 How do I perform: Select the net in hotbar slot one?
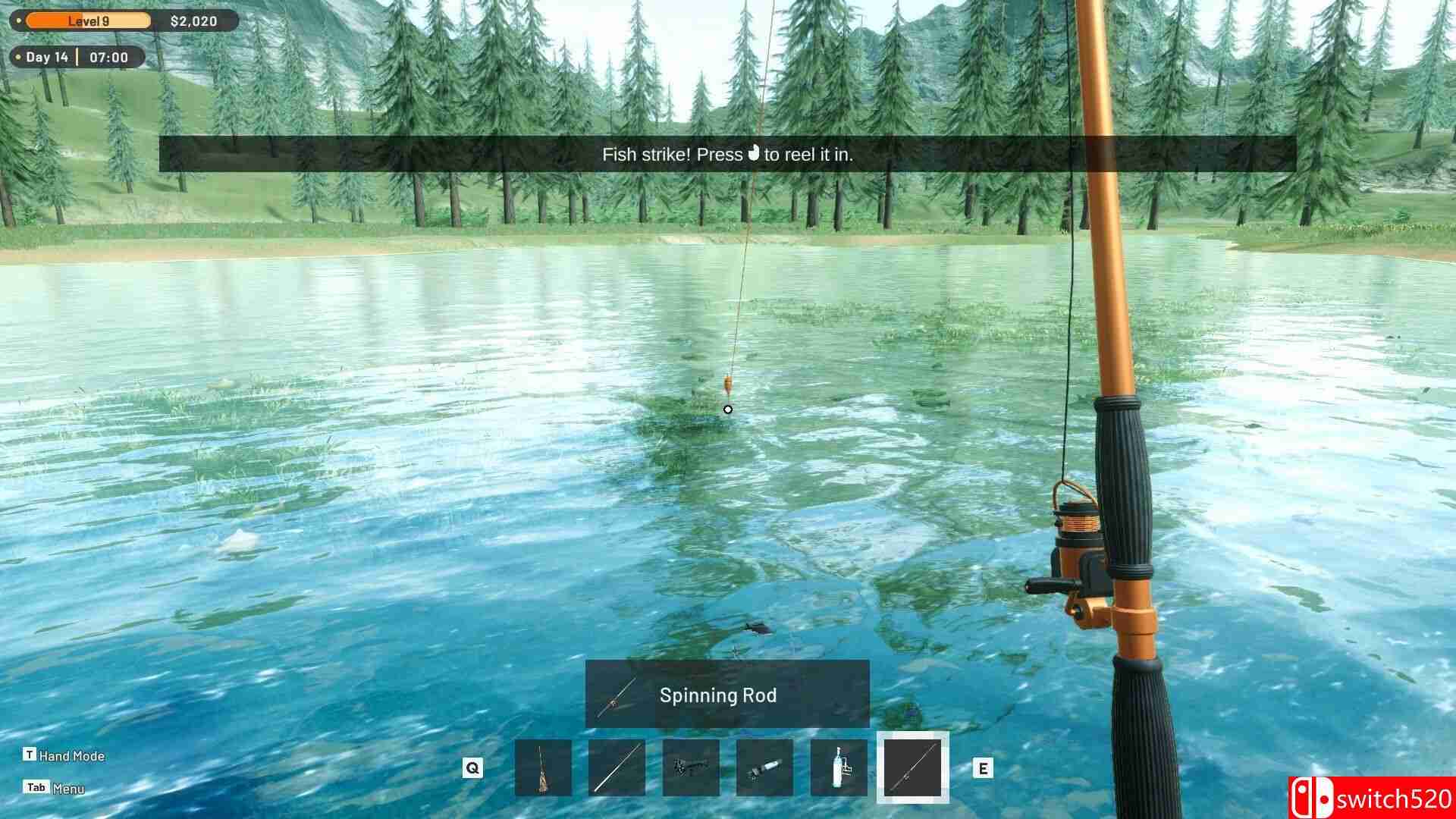tap(543, 768)
